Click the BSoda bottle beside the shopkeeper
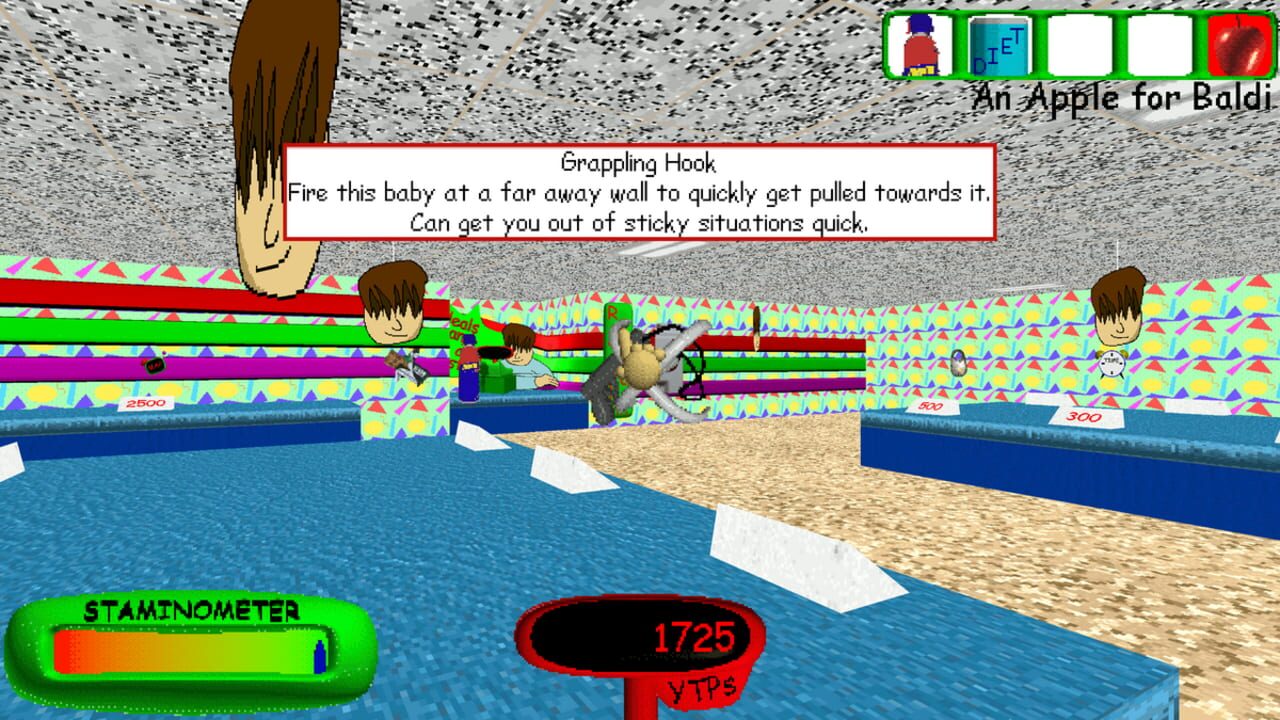Viewport: 1280px width, 720px height. [468, 375]
